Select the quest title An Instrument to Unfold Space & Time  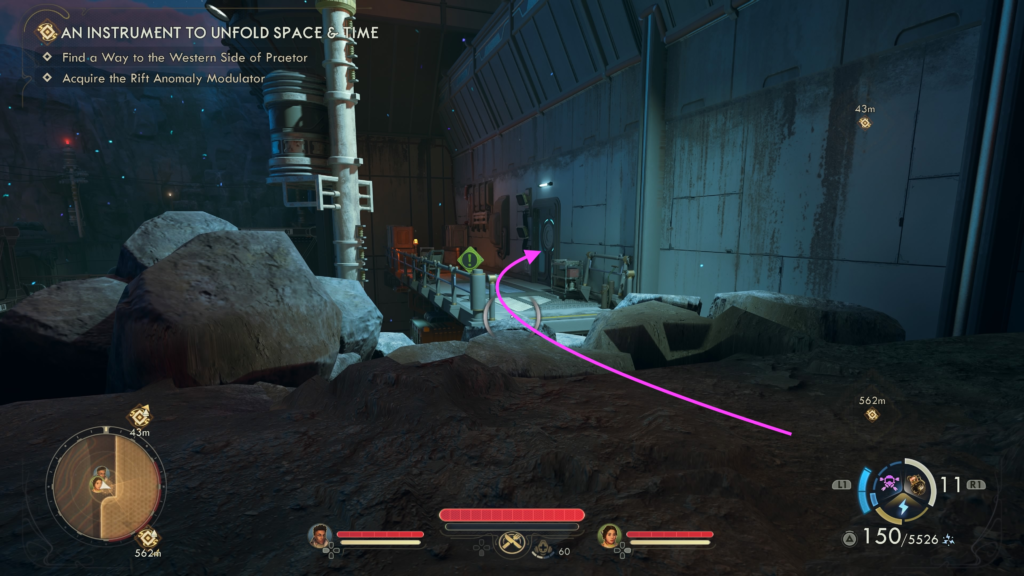pos(219,33)
